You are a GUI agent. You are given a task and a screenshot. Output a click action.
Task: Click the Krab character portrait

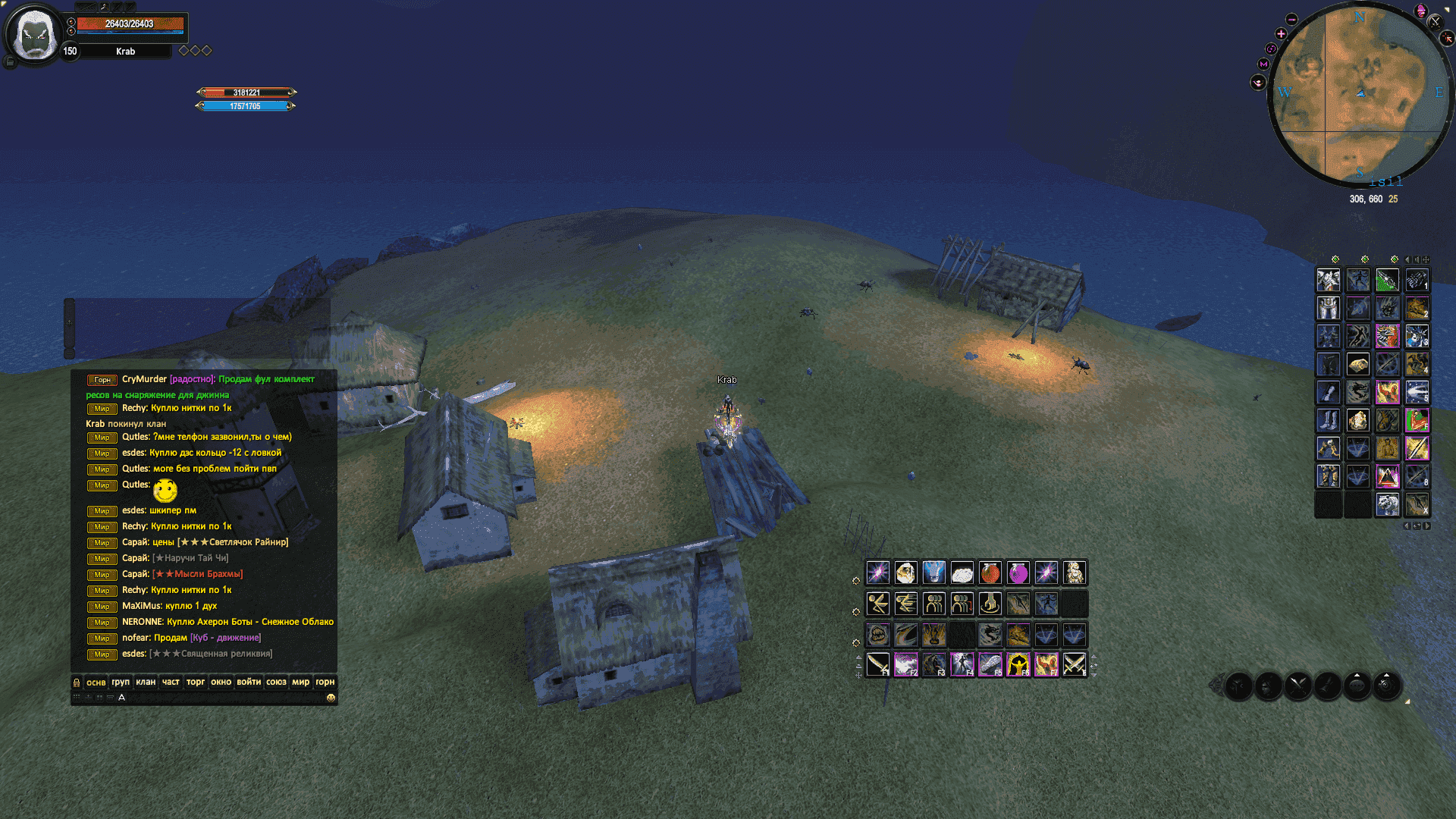click(34, 35)
